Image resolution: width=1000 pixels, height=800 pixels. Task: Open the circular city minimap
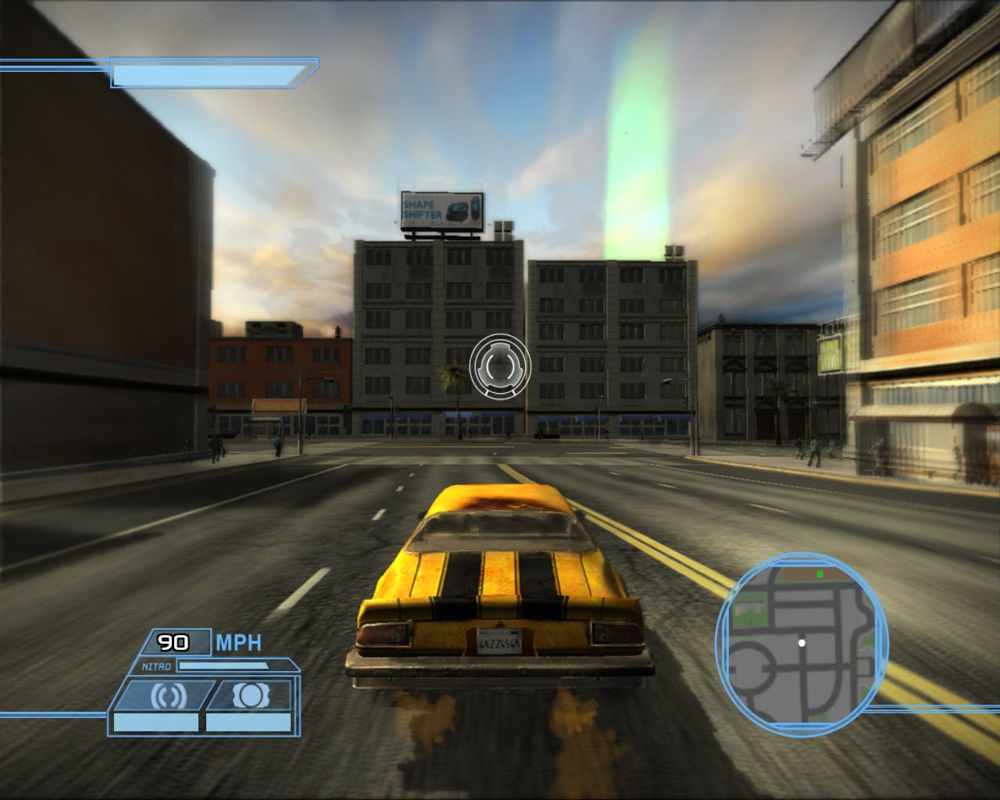point(801,645)
